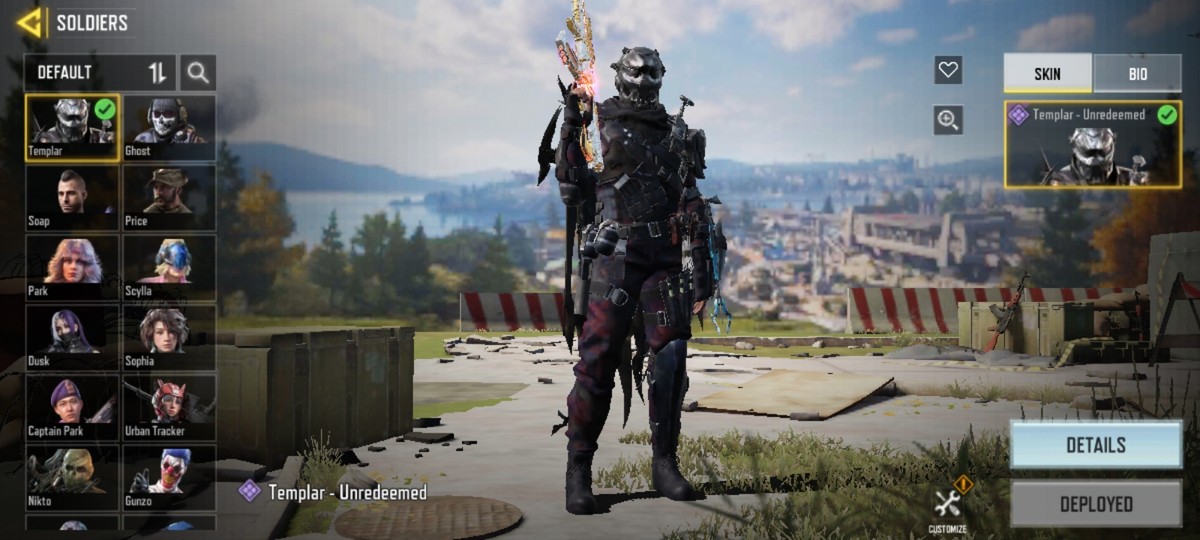Select the Captain Park soldier tile

tap(73, 407)
